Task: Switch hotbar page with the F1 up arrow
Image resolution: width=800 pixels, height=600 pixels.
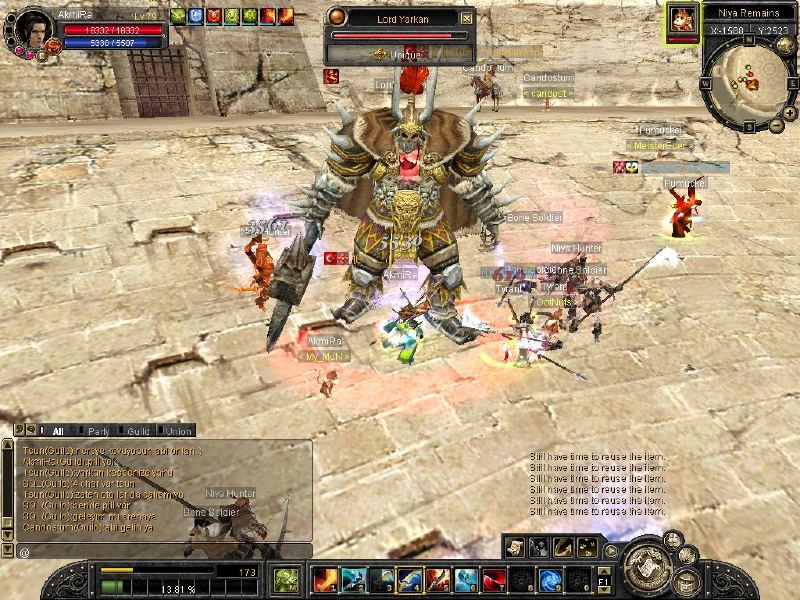Action: (602, 569)
